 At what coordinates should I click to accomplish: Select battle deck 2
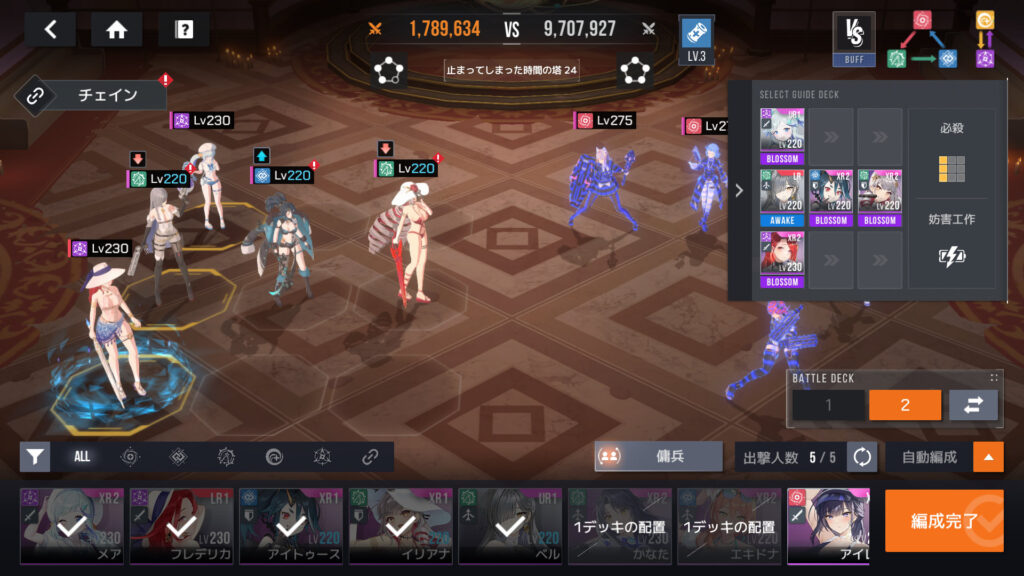click(x=904, y=405)
